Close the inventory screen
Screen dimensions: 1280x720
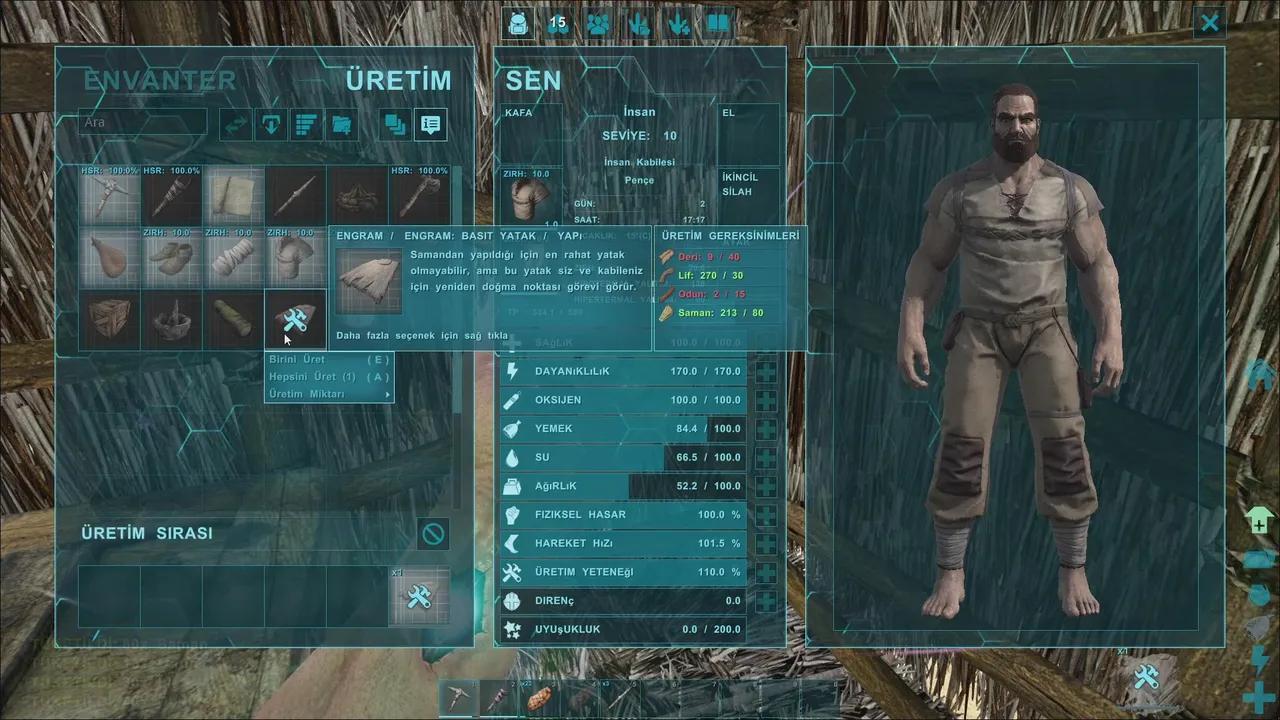(1210, 22)
